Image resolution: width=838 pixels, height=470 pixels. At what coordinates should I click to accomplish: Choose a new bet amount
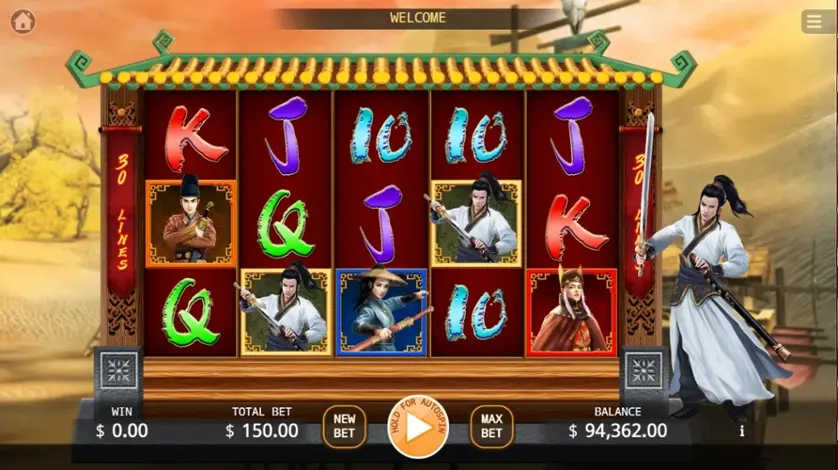344,427
